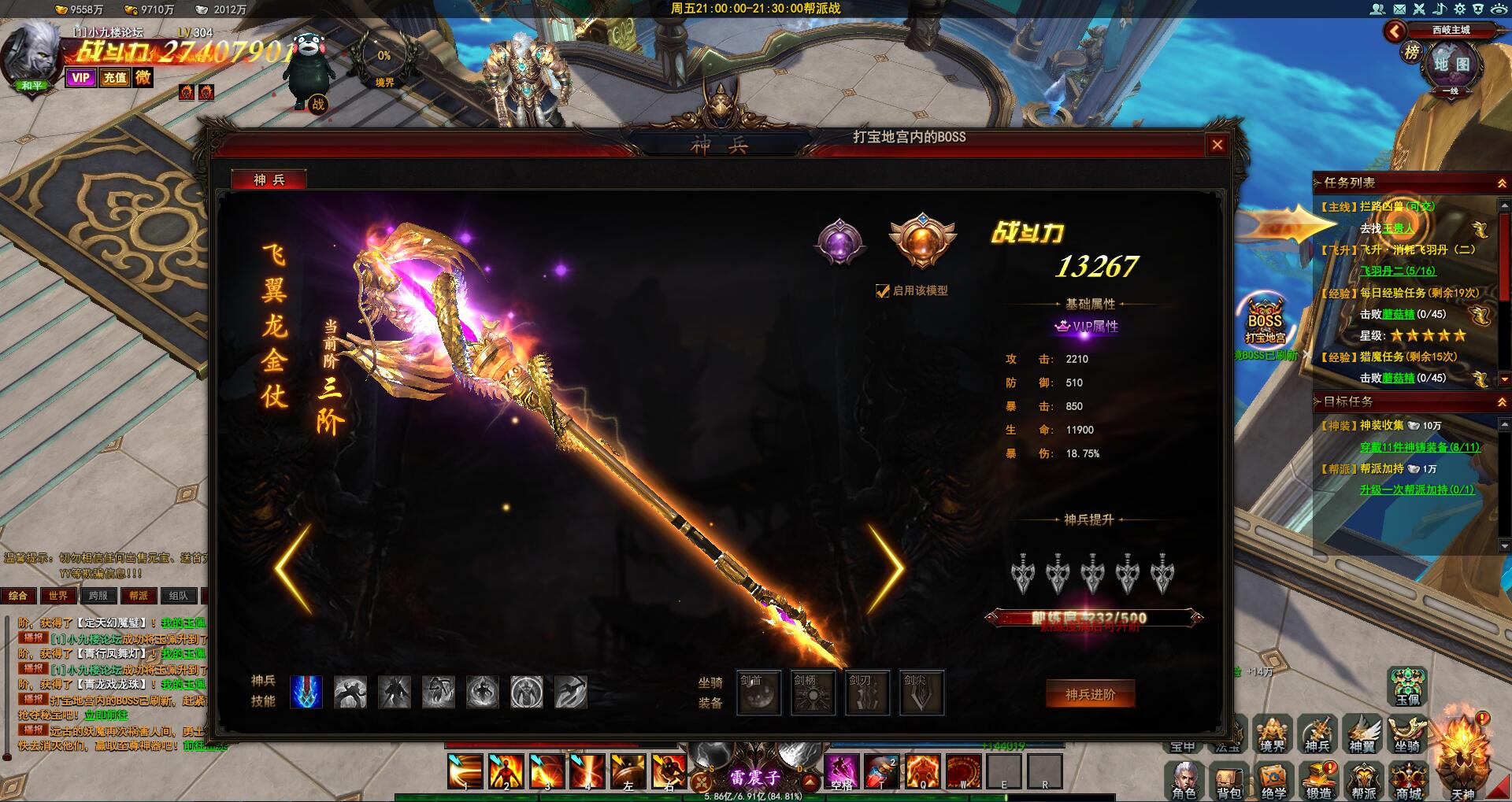Open the 玉佩 jade pendant menu
The width and height of the screenshot is (1512, 802).
[x=1407, y=686]
